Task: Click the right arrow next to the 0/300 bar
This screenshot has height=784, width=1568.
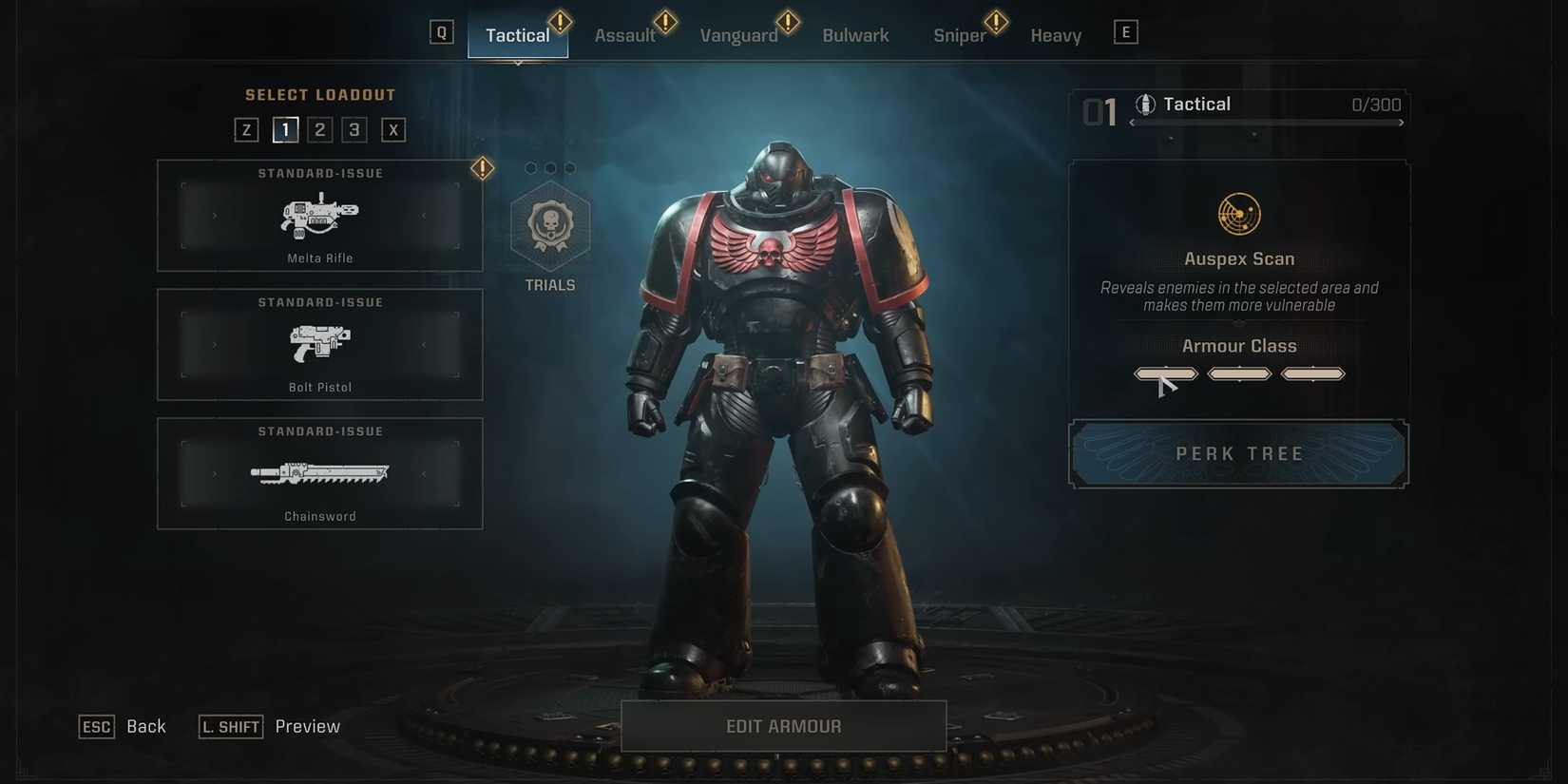Action: coord(1401,123)
